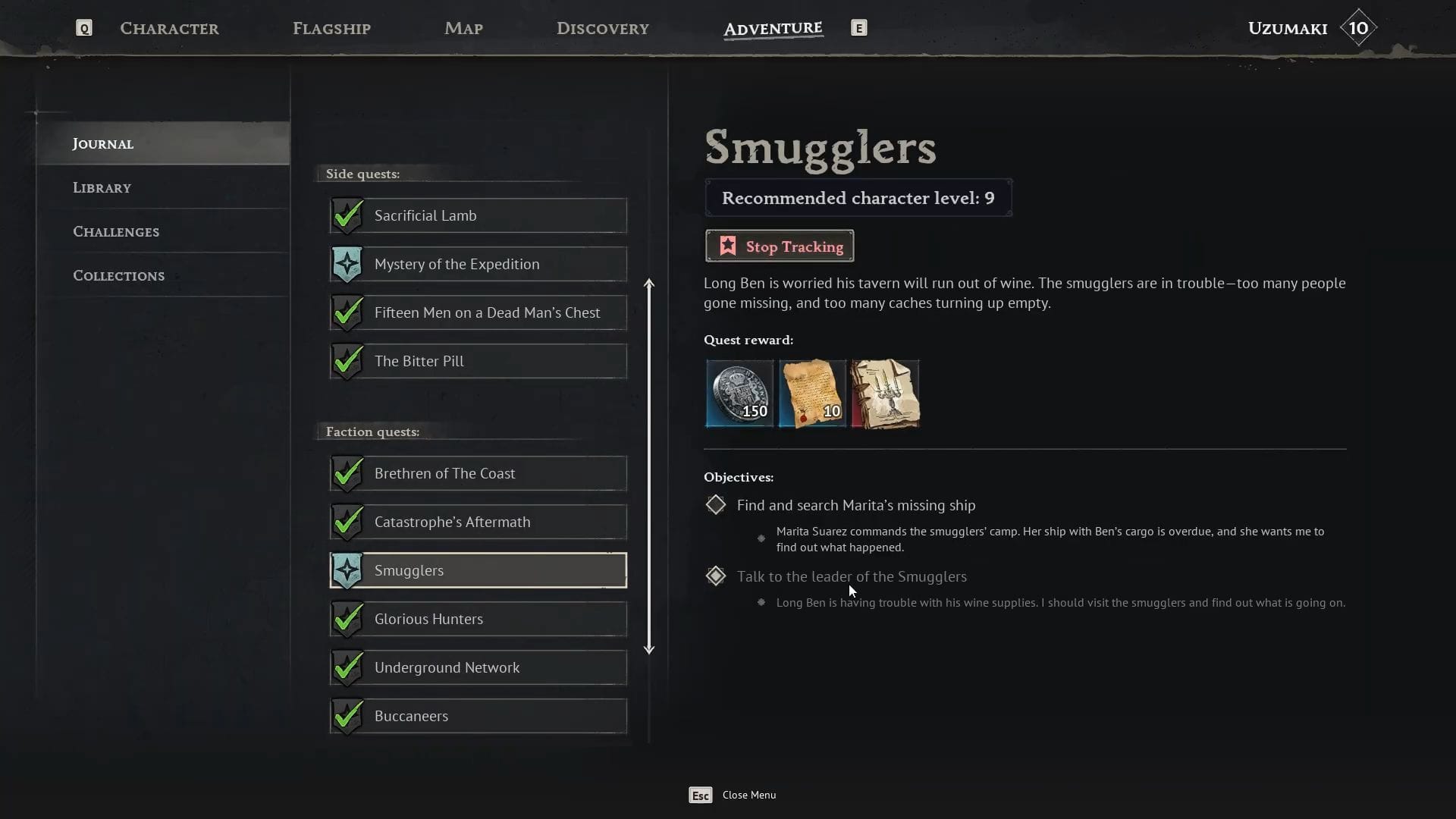Open the Library section
The image size is (1456, 819).
tap(102, 187)
